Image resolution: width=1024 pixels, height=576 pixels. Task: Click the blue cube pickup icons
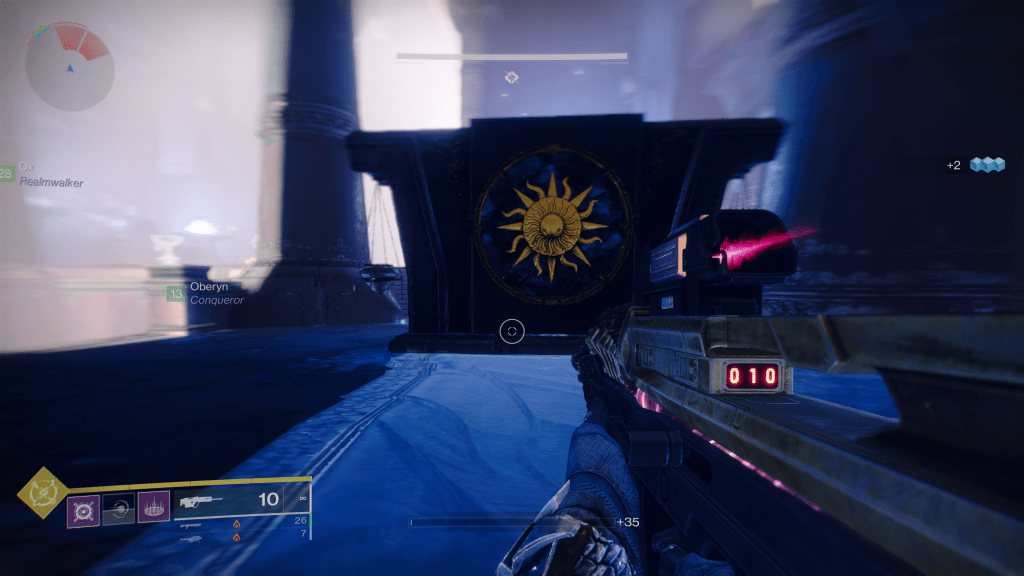987,165
